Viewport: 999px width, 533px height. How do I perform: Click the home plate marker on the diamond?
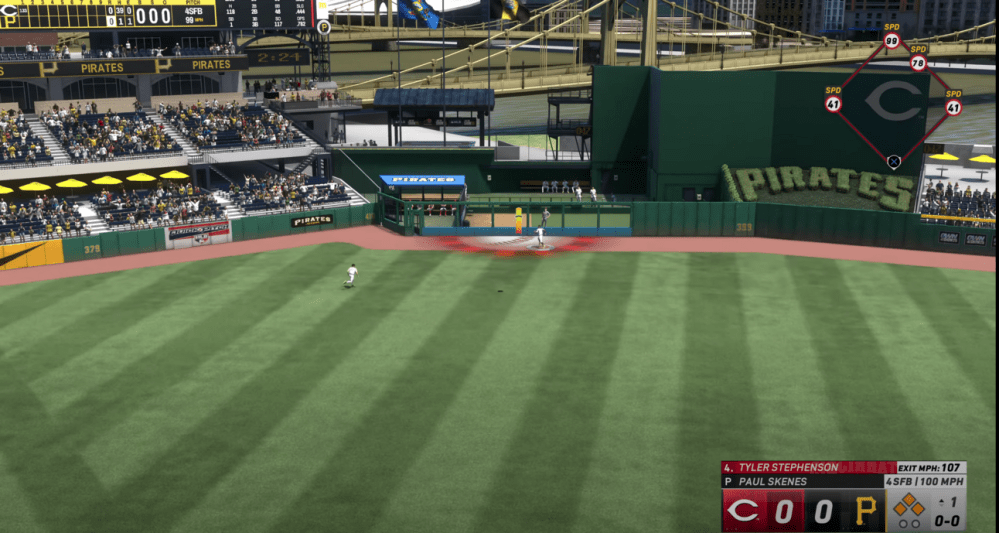pyautogui.click(x=894, y=161)
